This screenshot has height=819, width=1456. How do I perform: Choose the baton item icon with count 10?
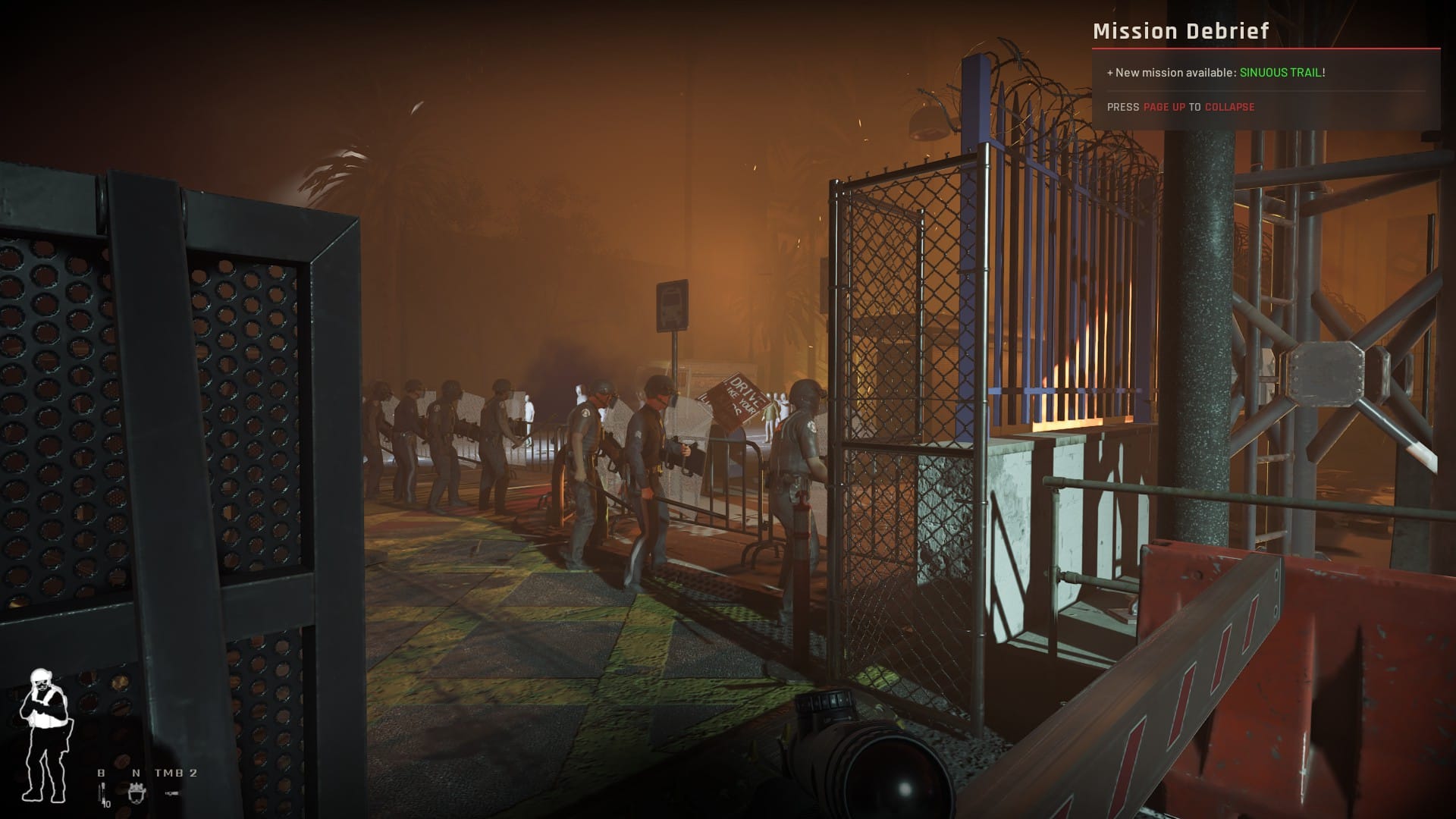101,794
